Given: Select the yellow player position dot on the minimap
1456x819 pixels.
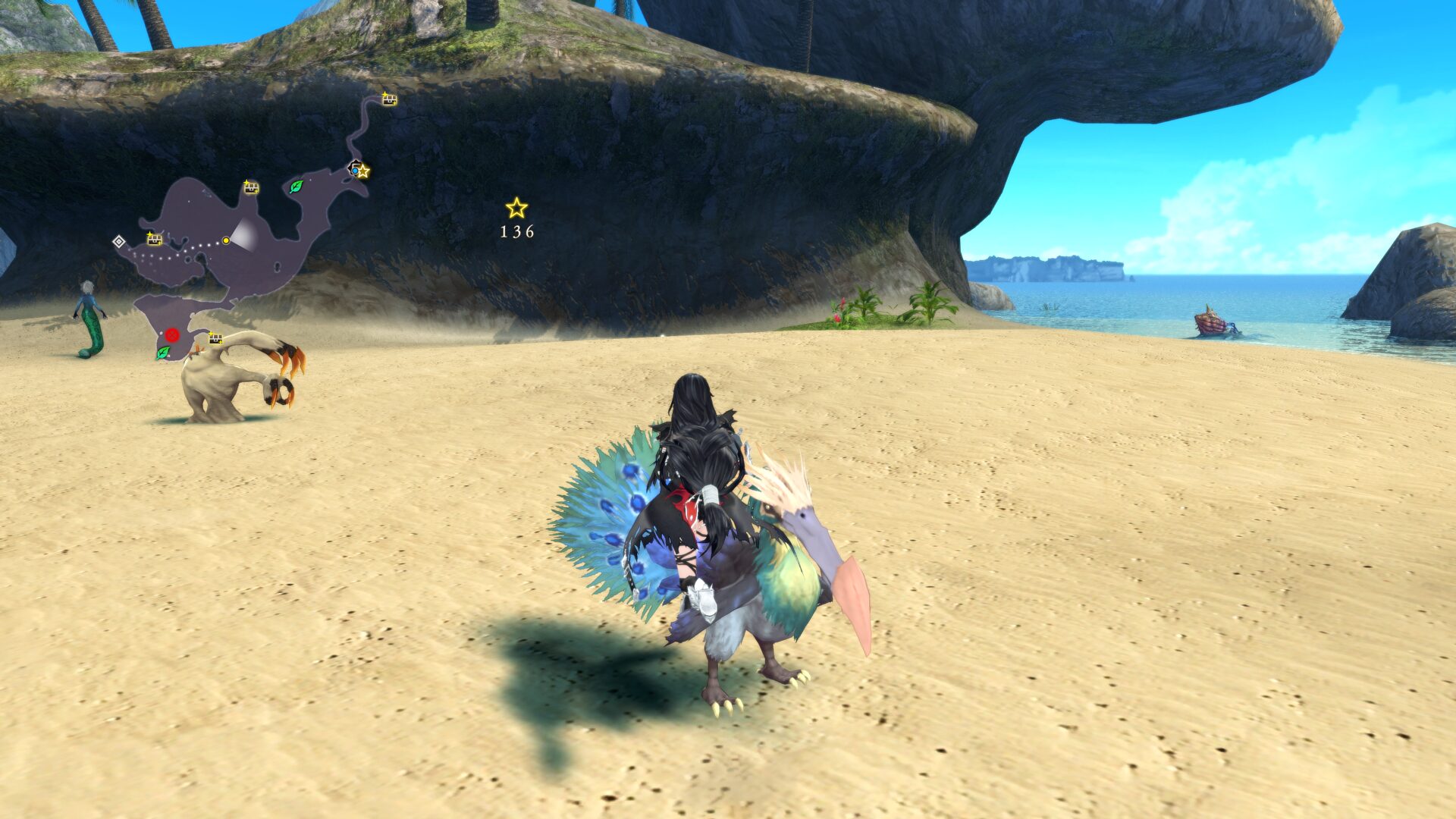Looking at the screenshot, I should 226,241.
